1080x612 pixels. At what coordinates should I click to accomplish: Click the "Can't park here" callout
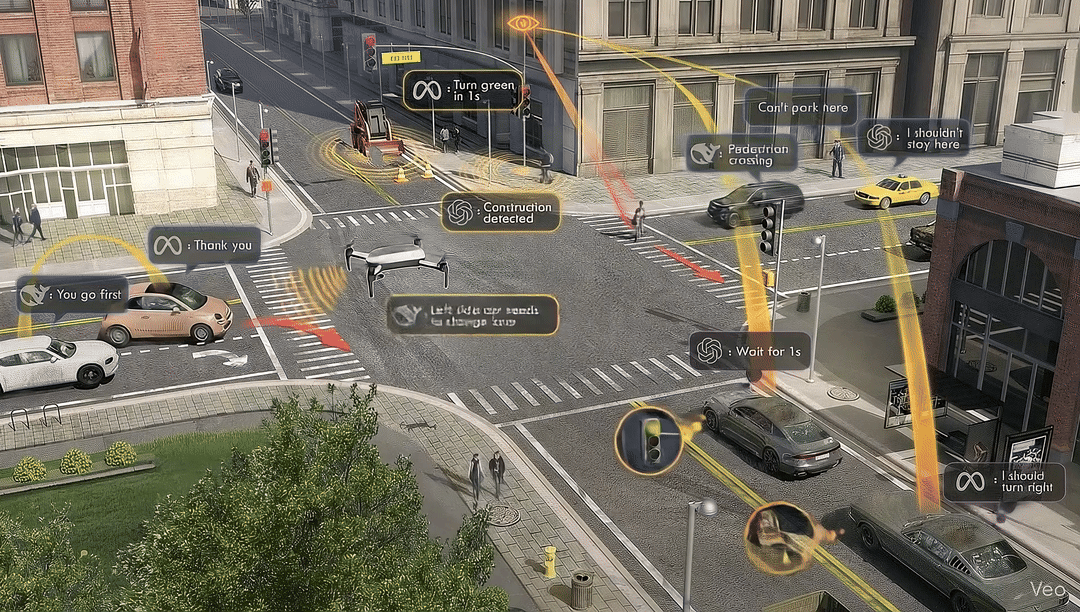point(802,108)
